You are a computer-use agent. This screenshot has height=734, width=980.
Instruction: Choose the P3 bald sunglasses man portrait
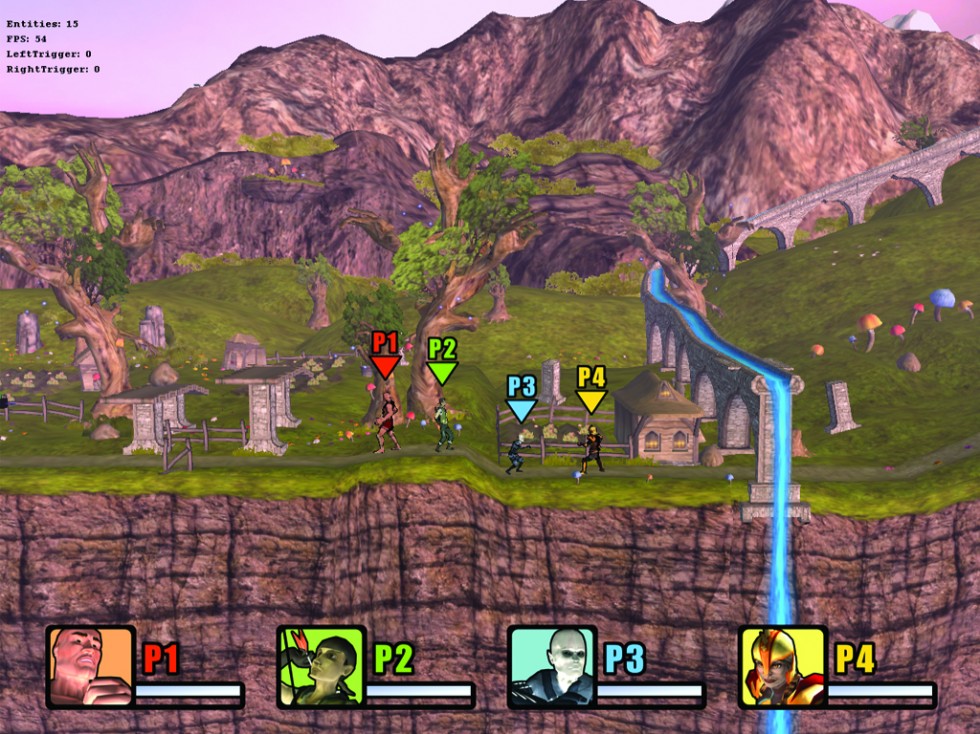tap(552, 666)
